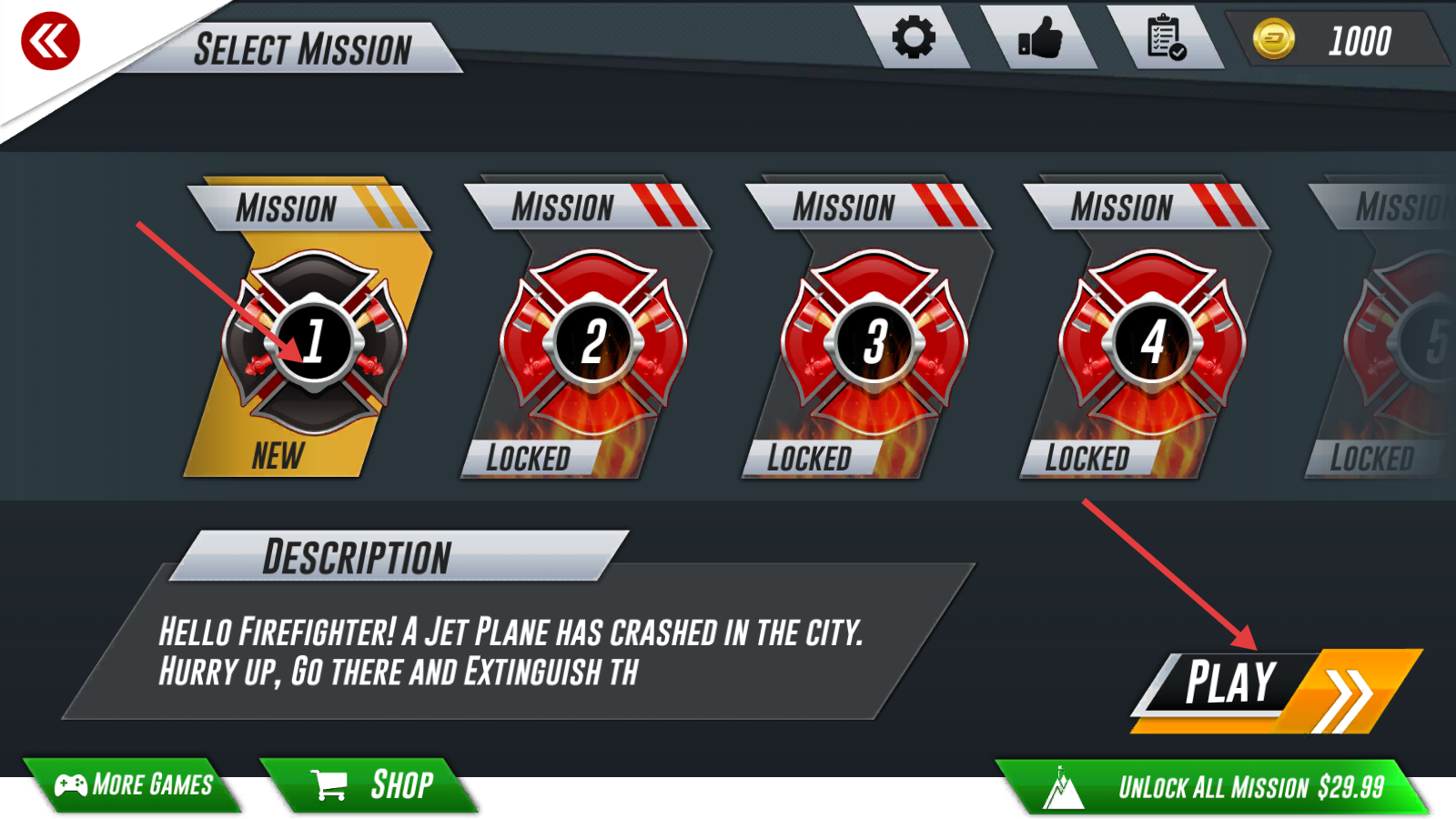This screenshot has height=819, width=1456.
Task: Open the Shop
Action: [x=373, y=784]
